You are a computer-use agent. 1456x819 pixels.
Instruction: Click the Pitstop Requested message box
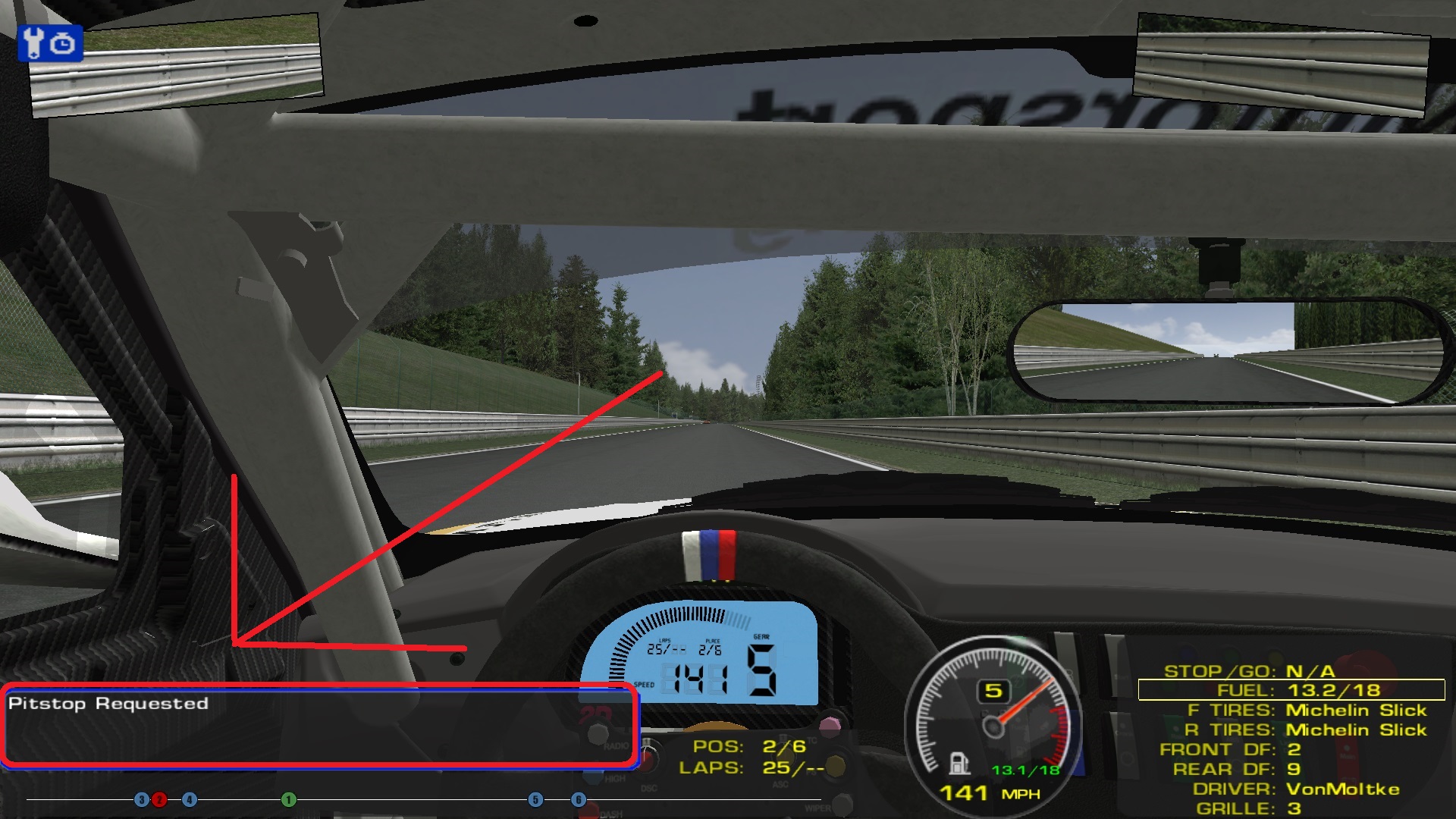tap(319, 725)
